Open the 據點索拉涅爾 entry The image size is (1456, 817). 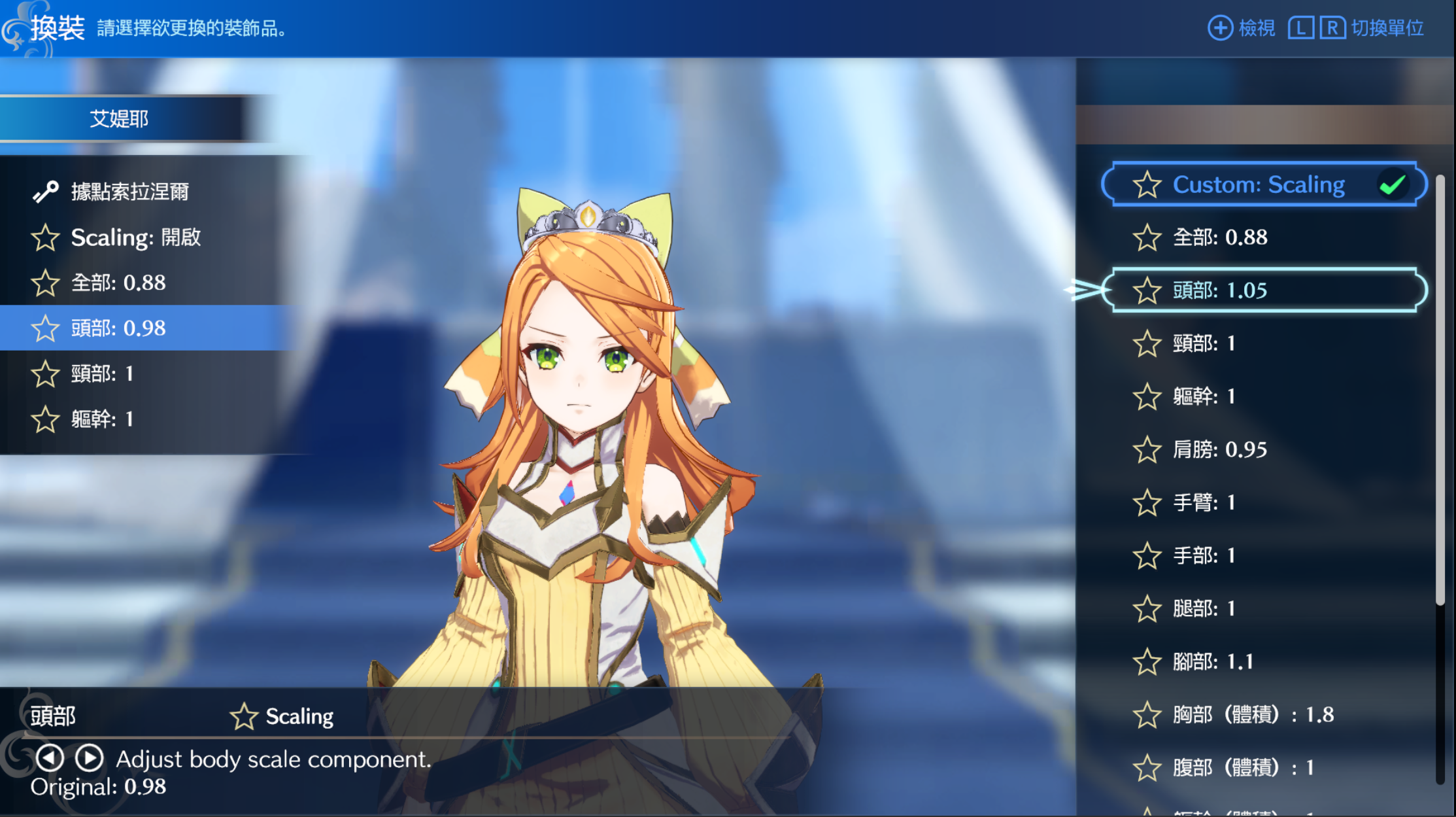pyautogui.click(x=129, y=192)
